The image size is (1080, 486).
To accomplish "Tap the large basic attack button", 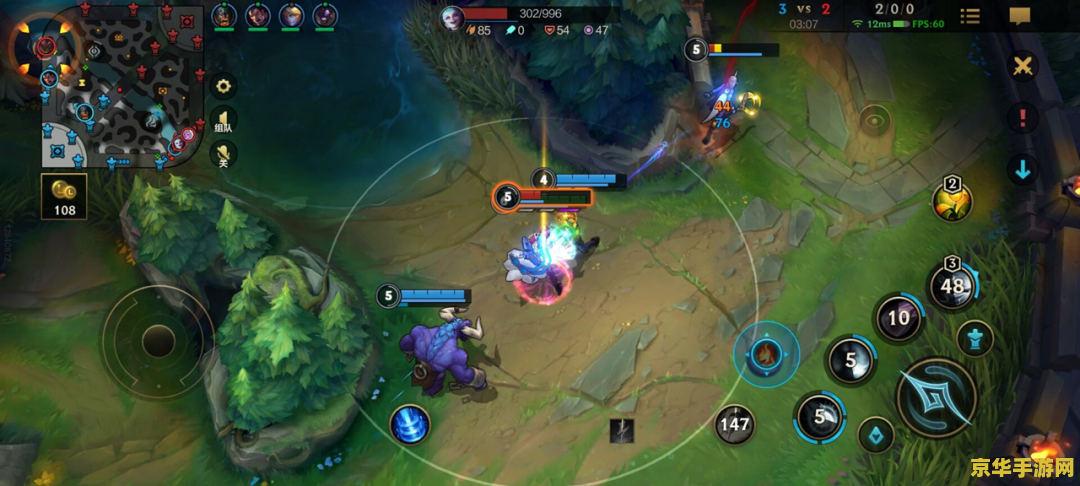I will (x=936, y=397).
